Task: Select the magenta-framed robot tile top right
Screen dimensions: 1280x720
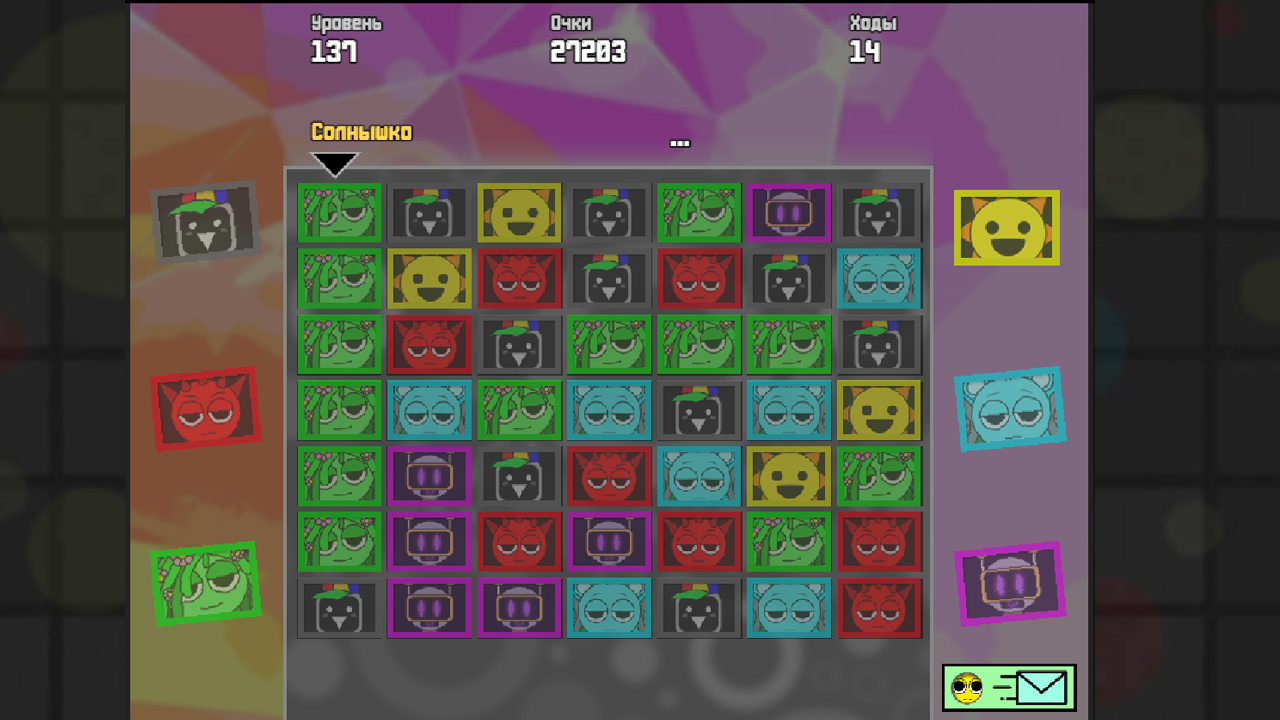Action: tap(790, 213)
